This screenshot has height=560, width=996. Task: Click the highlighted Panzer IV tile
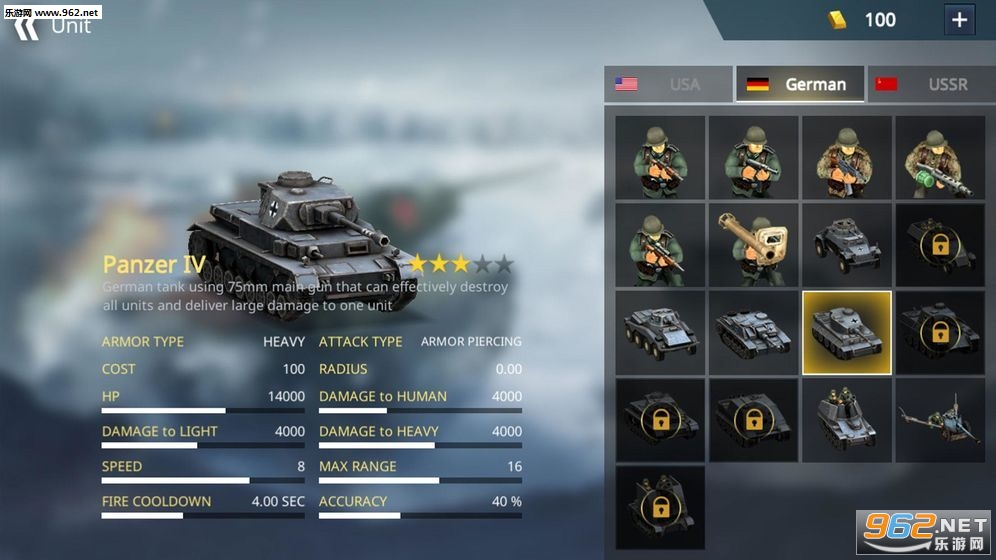[x=846, y=332]
